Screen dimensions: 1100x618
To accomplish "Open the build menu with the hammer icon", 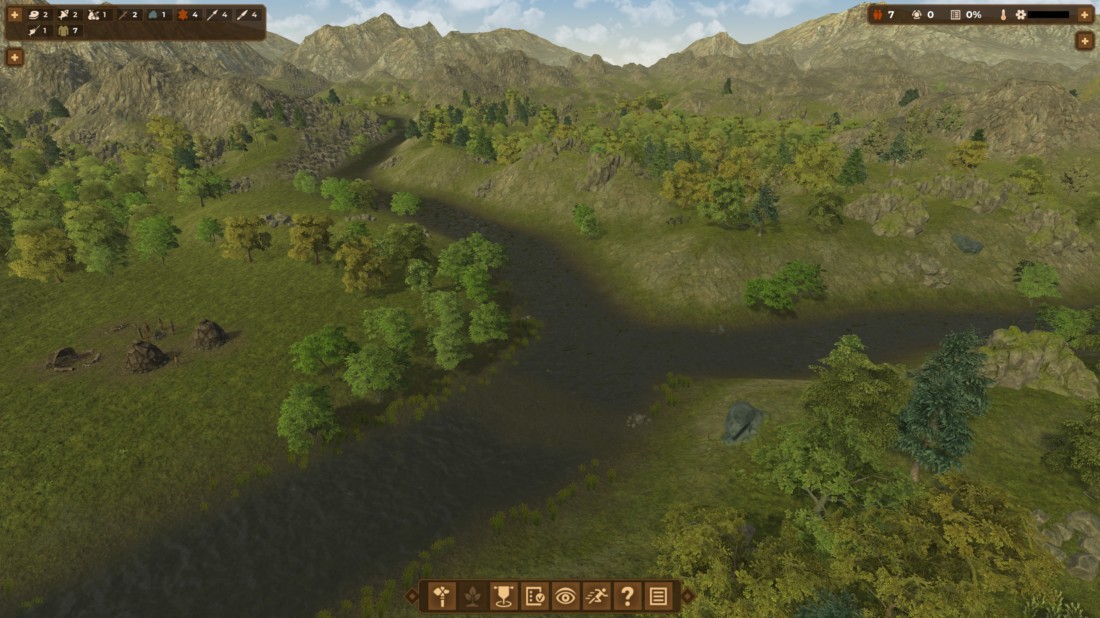I will (441, 597).
